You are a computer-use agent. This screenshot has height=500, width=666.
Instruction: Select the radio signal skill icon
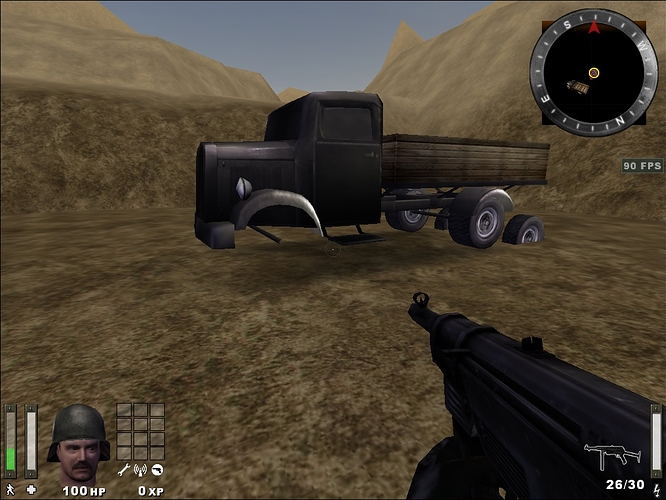pyautogui.click(x=140, y=469)
